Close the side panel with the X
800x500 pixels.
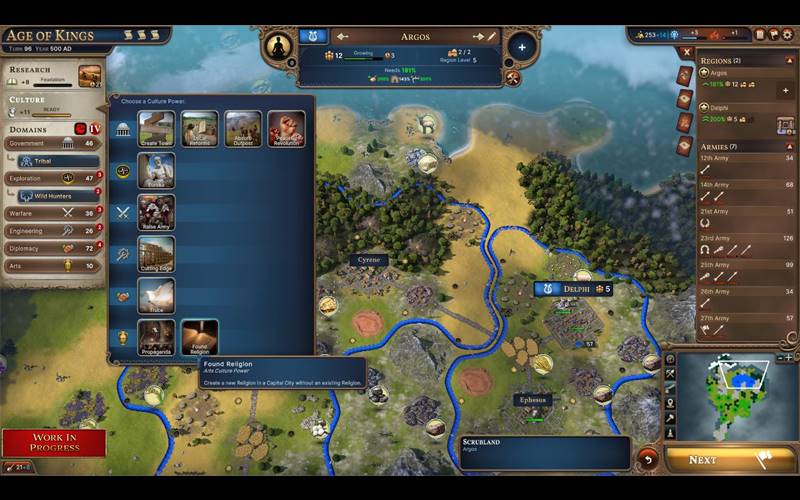click(685, 51)
